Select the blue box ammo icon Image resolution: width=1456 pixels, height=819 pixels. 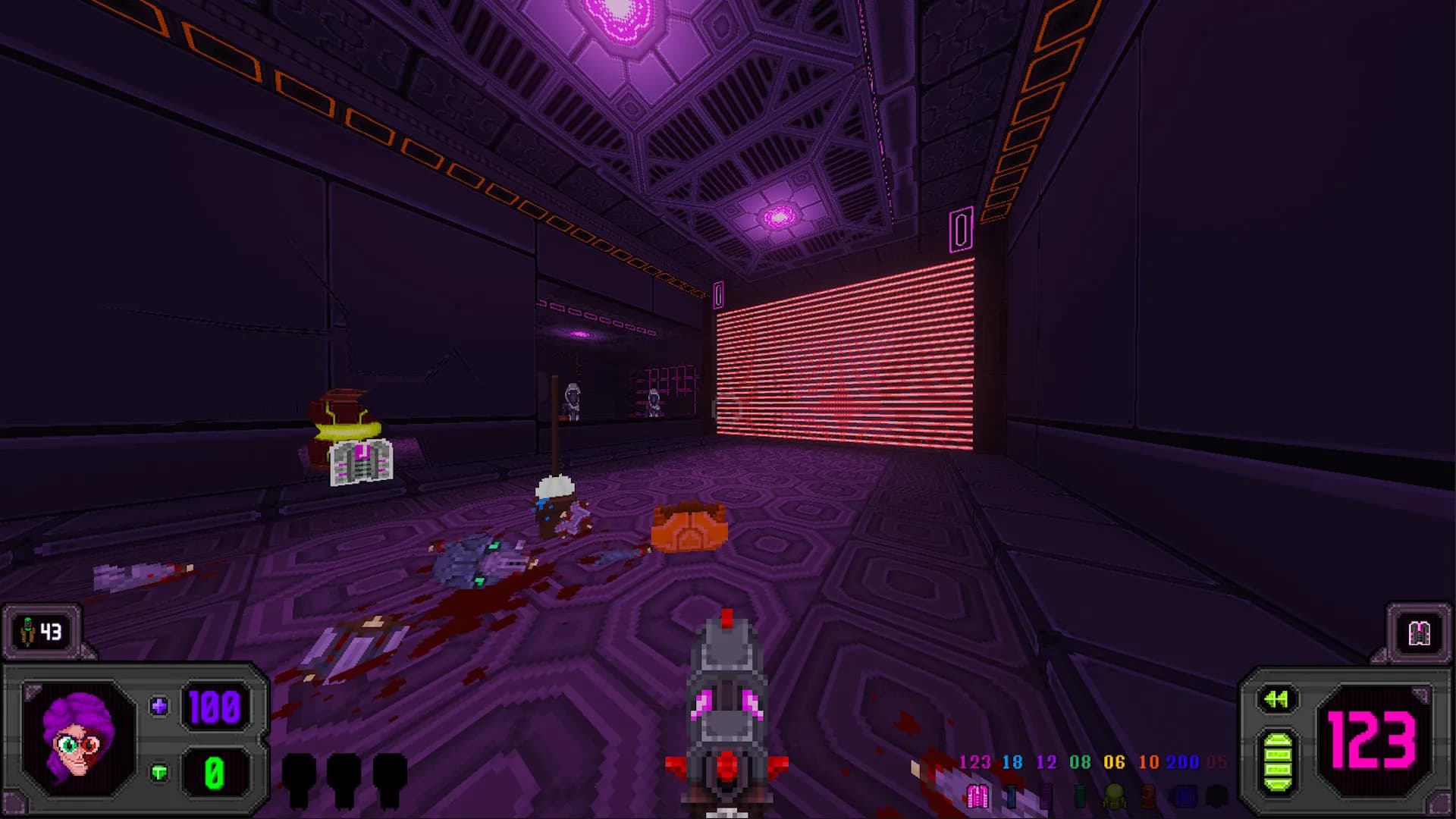1183,795
